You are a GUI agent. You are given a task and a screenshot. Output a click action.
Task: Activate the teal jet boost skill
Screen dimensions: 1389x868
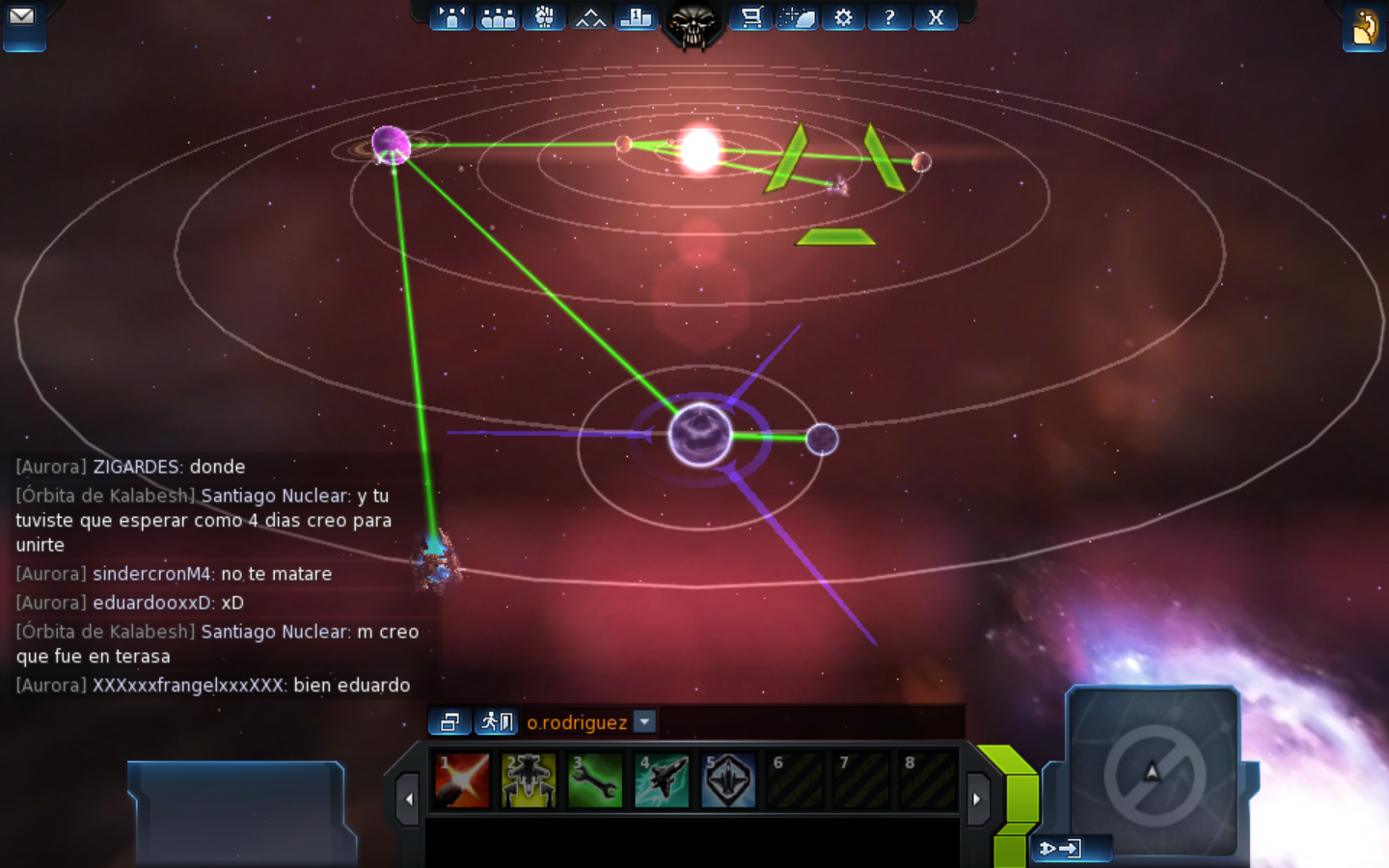pos(662,779)
